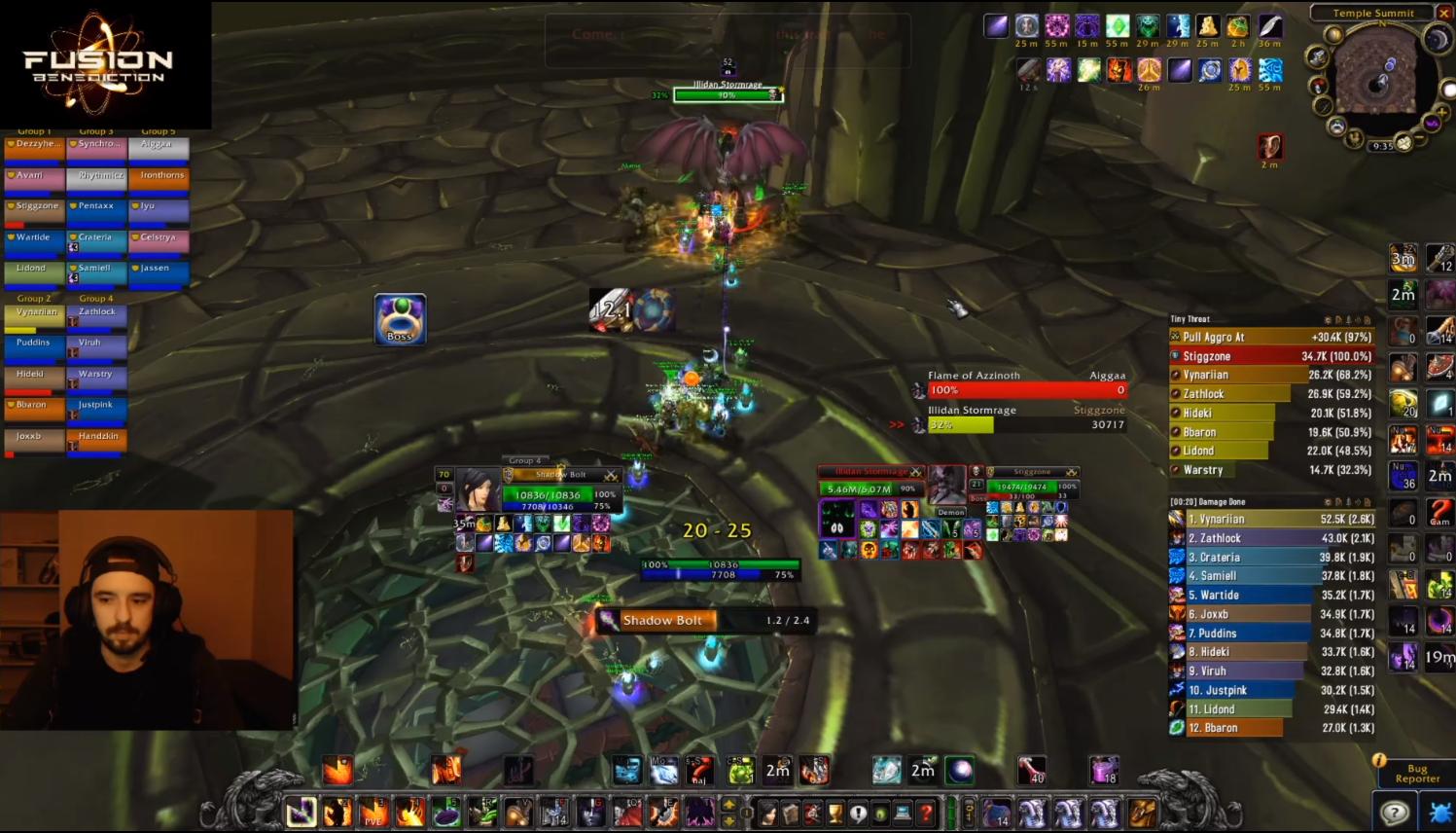Select Illidan Stormrage boss frame bar
Image resolution: width=1456 pixels, height=833 pixels.
pos(1026,424)
